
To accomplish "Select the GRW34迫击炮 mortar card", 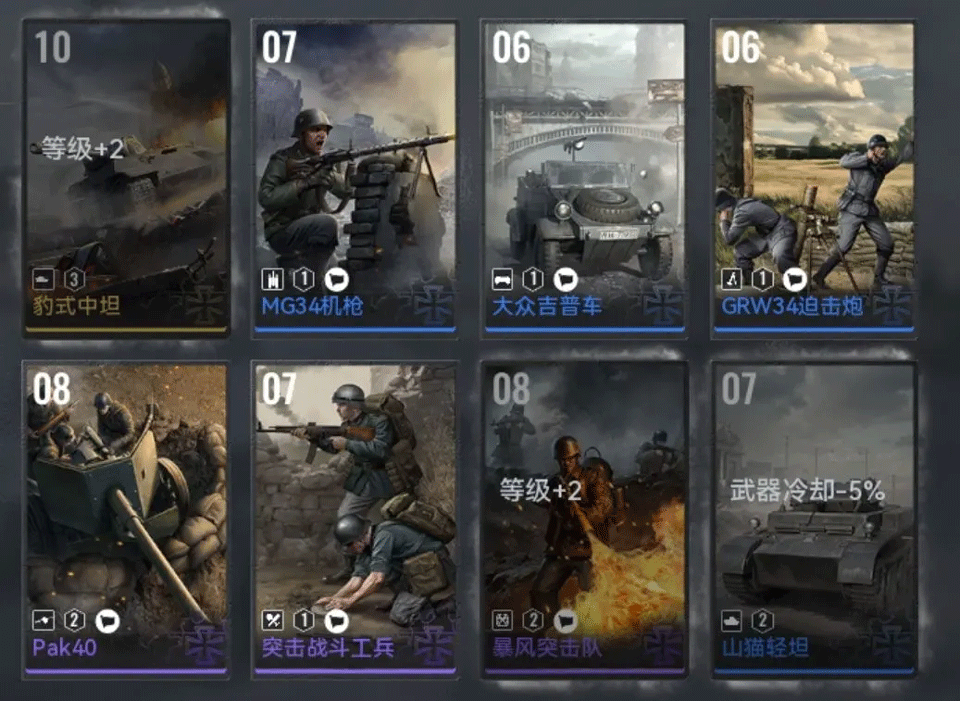I will [814, 178].
